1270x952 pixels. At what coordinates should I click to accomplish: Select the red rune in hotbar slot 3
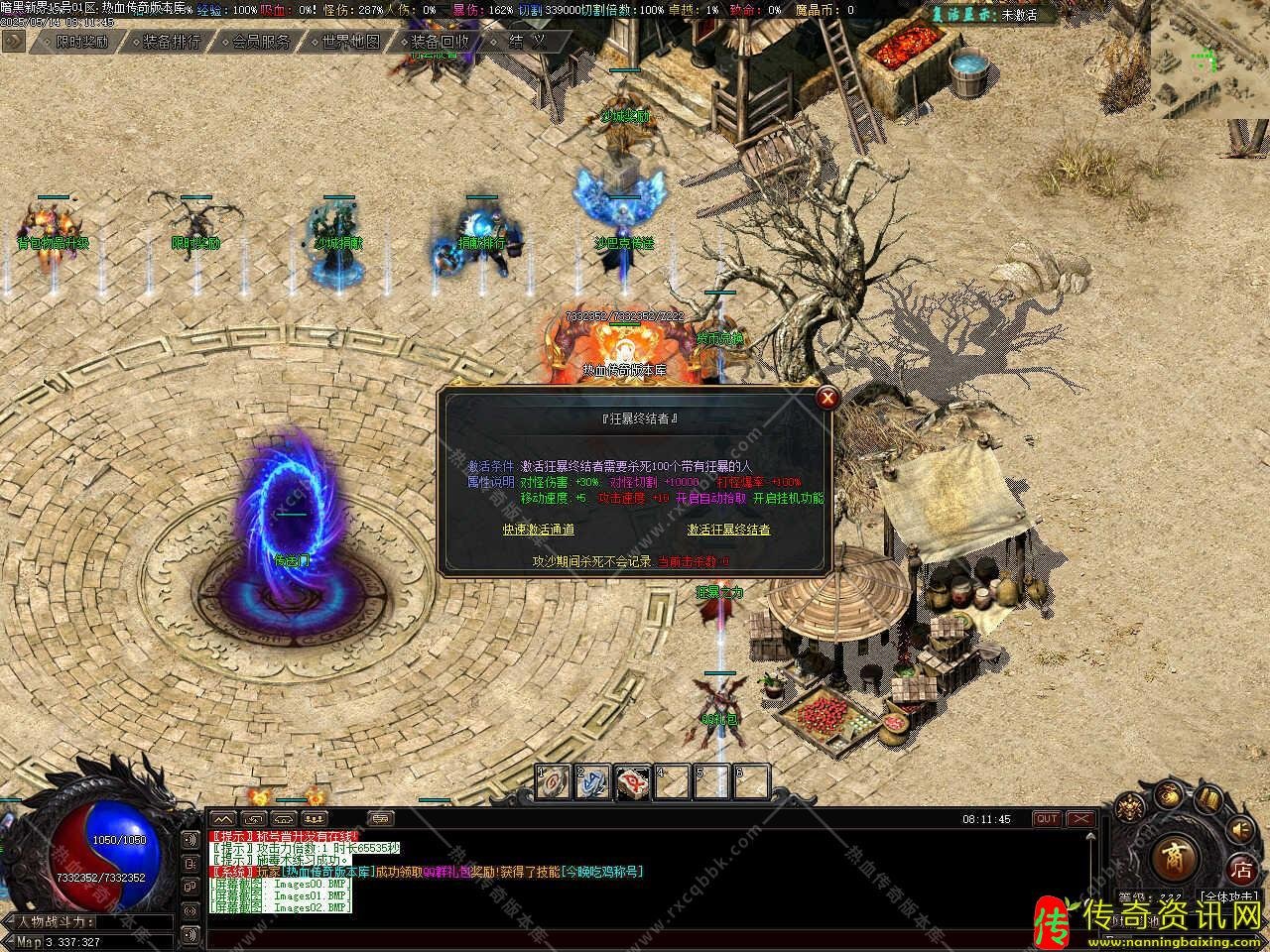point(633,781)
